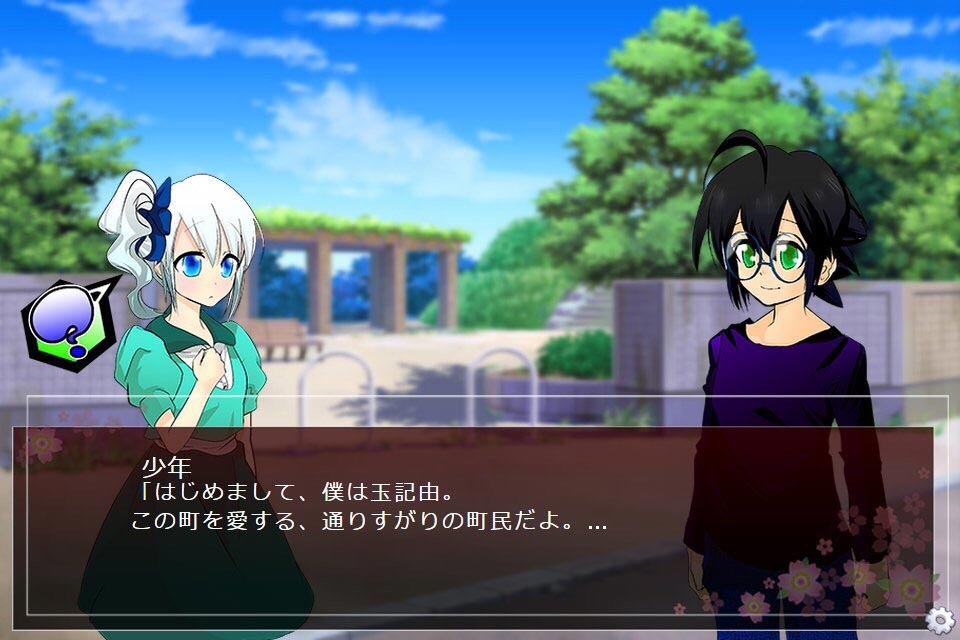Viewport: 960px width, 640px height.
Task: Open the gear settings icon
Action: tap(939, 620)
